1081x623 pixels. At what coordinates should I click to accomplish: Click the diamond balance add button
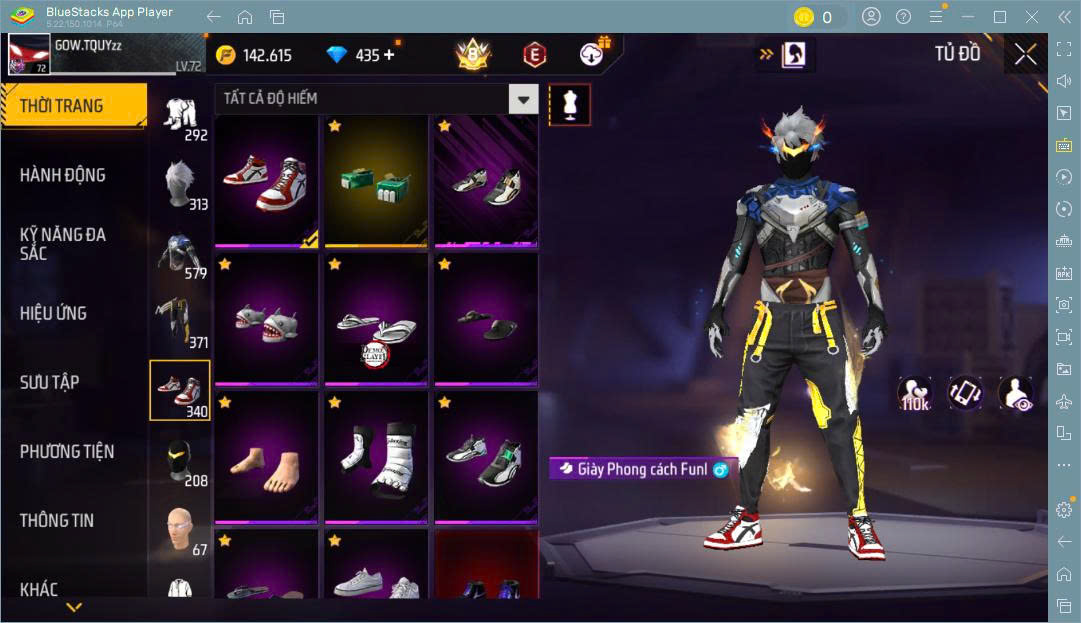click(x=388, y=55)
